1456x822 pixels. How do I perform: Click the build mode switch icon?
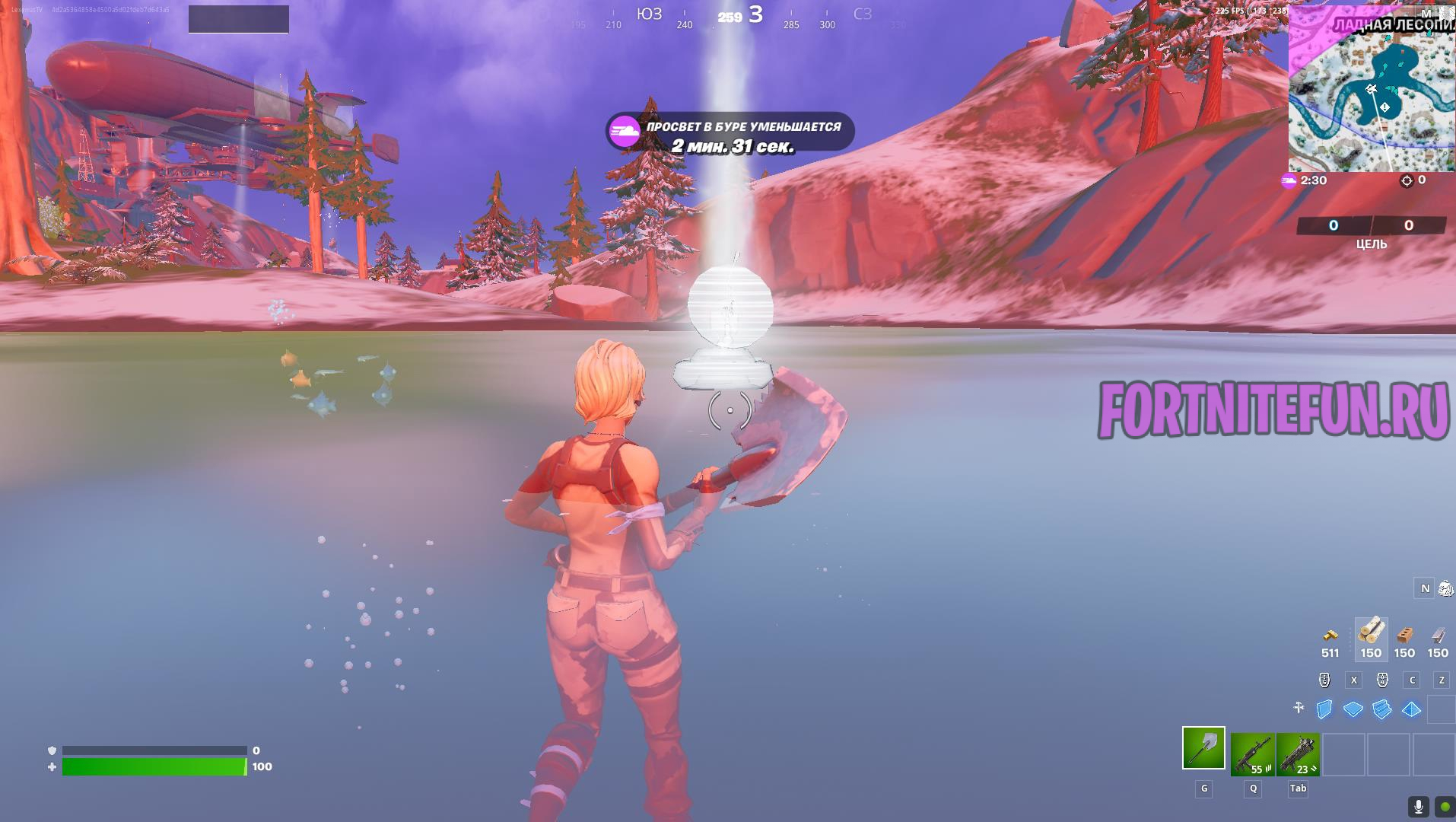tap(1299, 708)
